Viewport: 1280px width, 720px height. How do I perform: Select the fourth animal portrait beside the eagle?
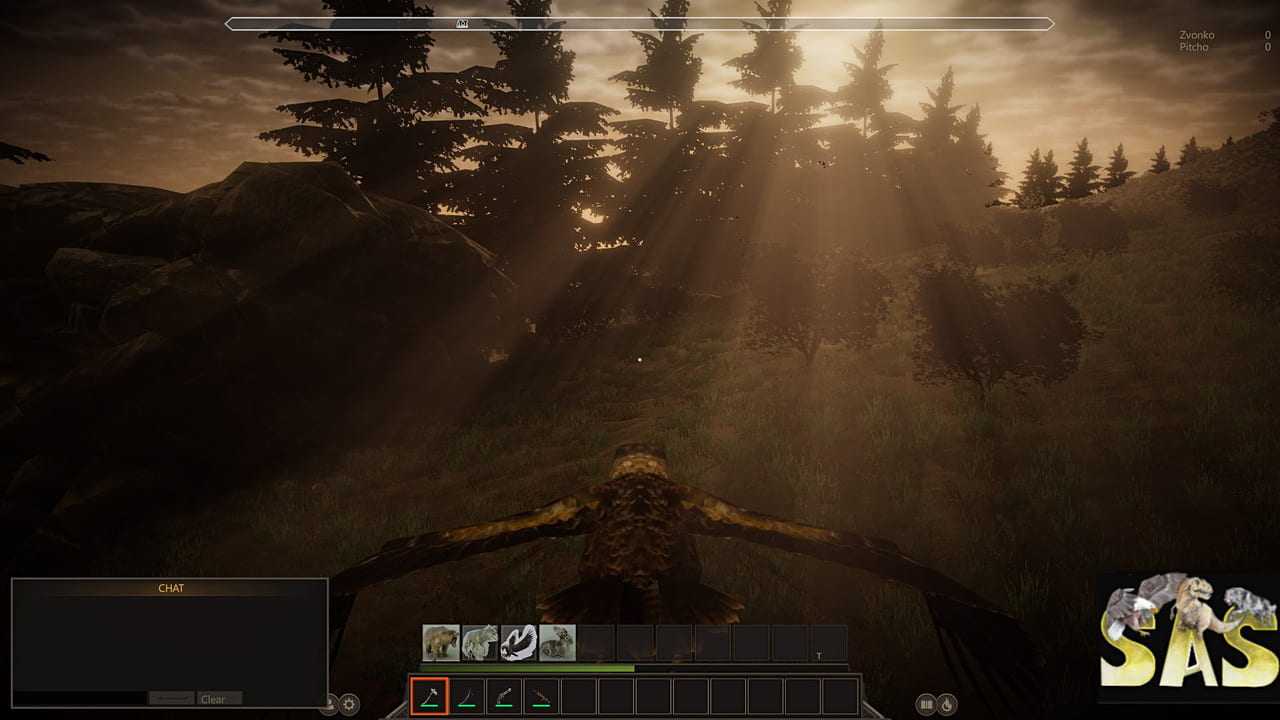(x=557, y=642)
